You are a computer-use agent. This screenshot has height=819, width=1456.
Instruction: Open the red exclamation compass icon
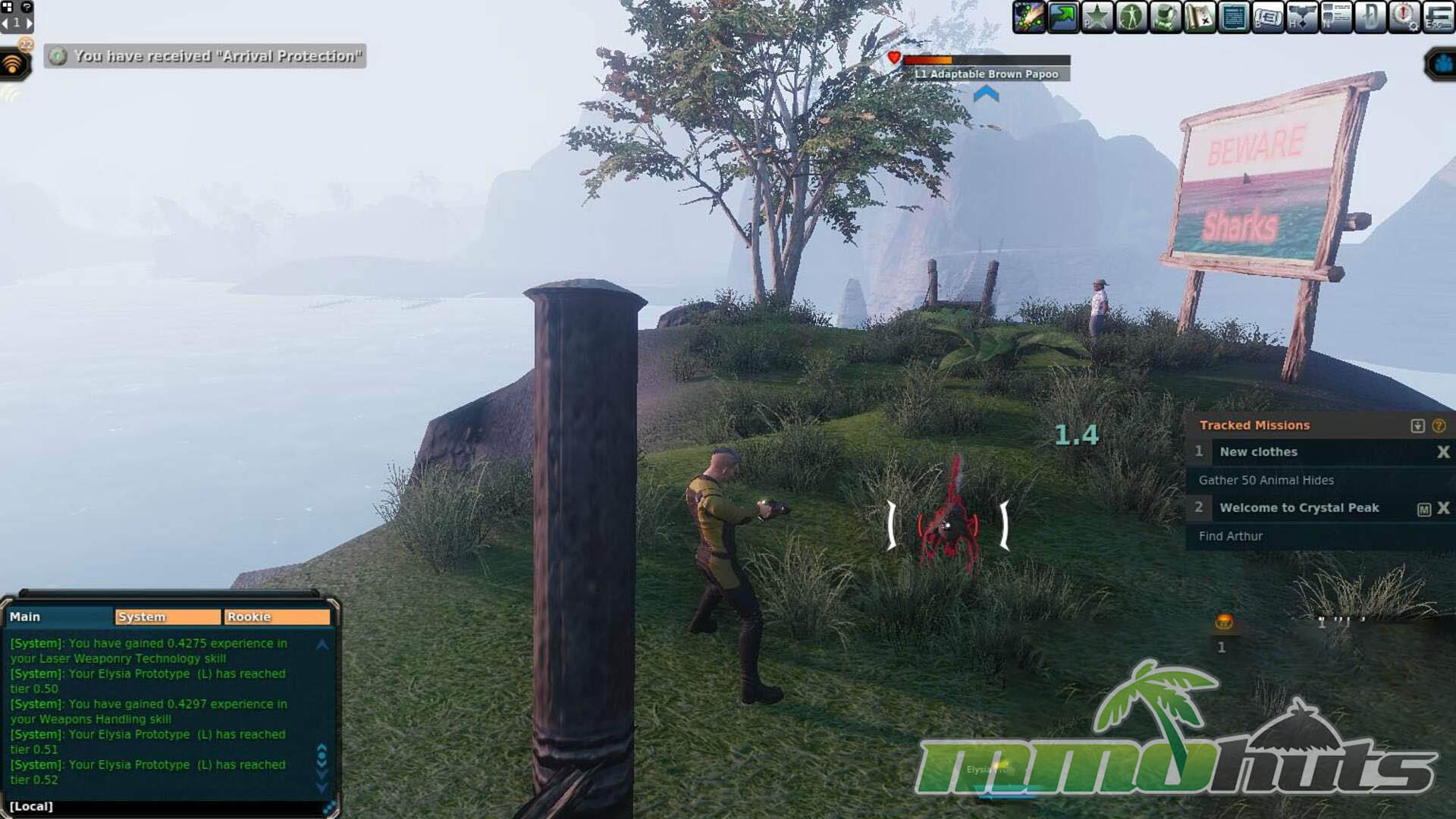pos(1404,17)
